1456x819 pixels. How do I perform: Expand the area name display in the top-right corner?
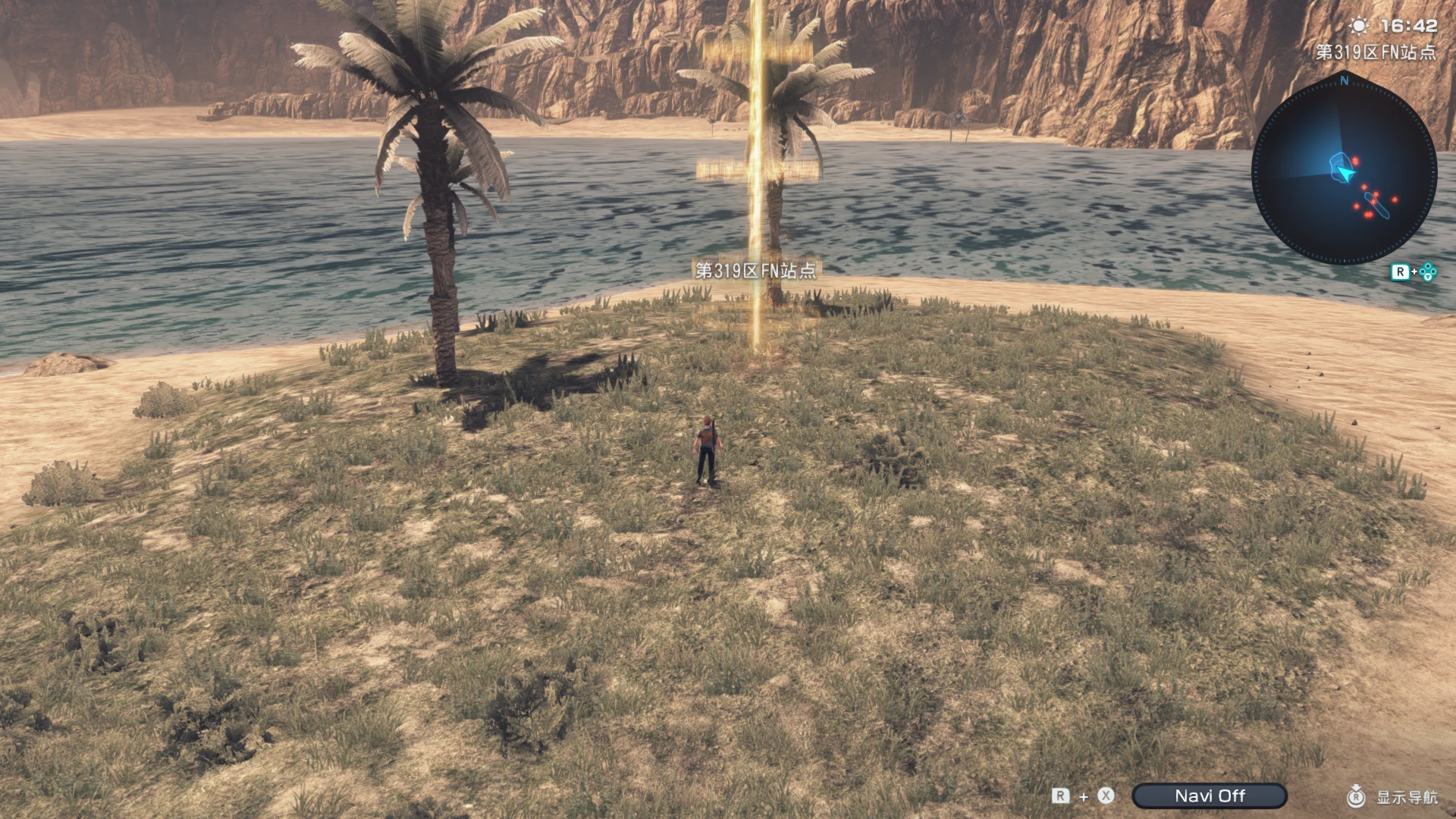1377,53
